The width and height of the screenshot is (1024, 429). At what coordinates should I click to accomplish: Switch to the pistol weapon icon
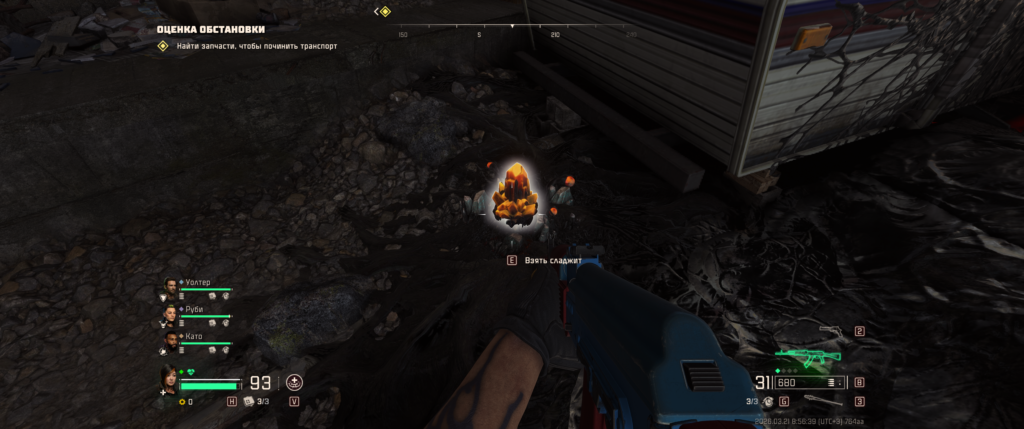829,331
